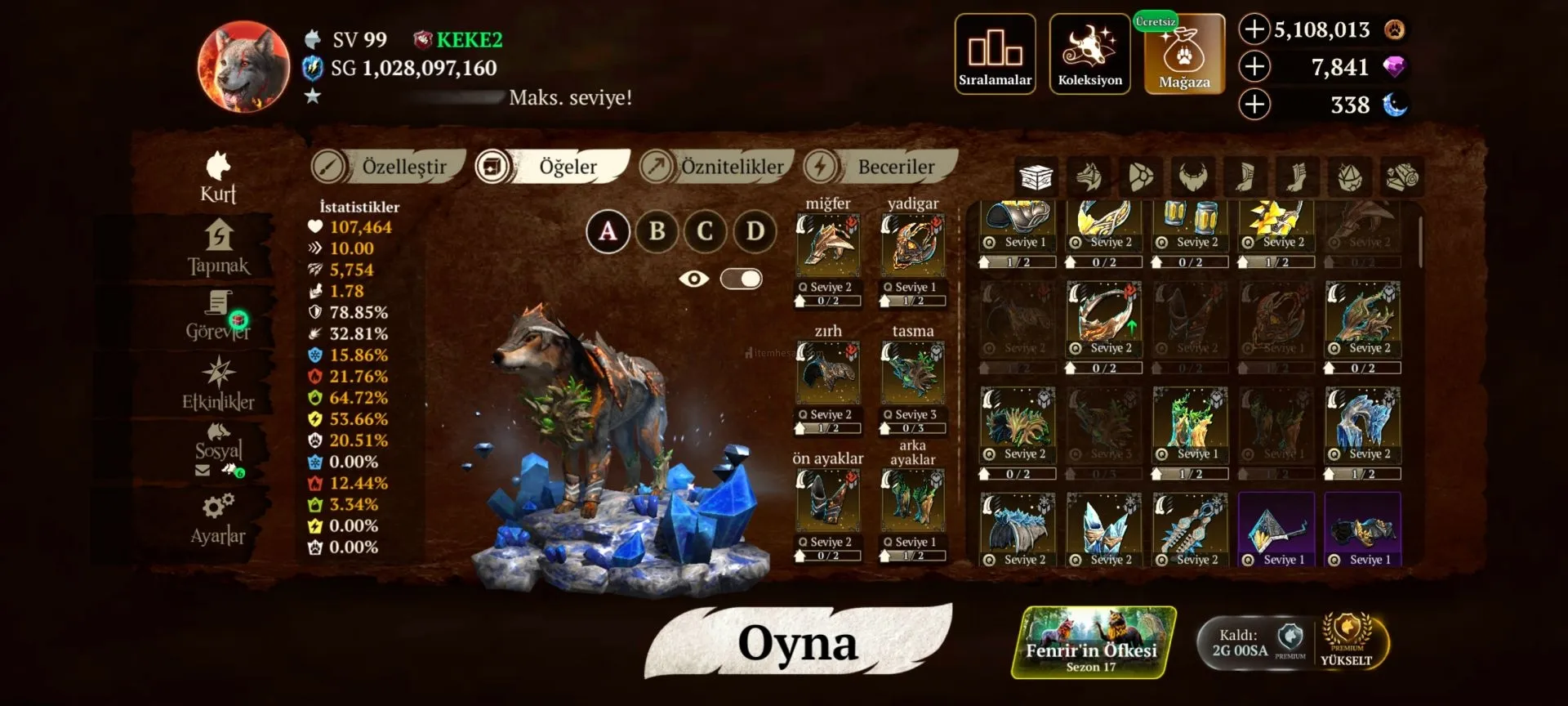
Task: Go to the Etkinlikler events menu
Action: pyautogui.click(x=218, y=383)
